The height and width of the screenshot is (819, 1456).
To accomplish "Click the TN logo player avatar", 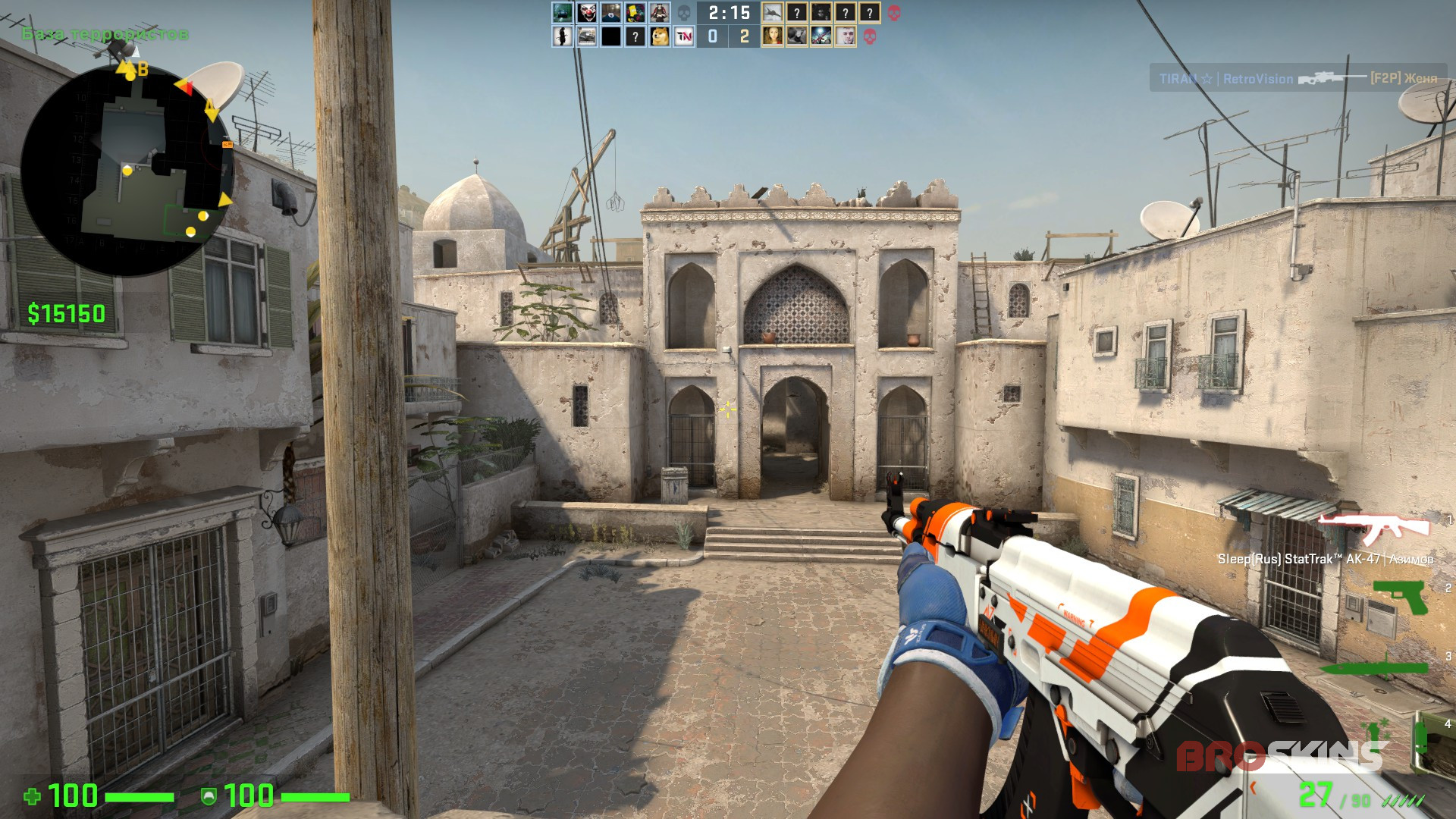I will [684, 36].
